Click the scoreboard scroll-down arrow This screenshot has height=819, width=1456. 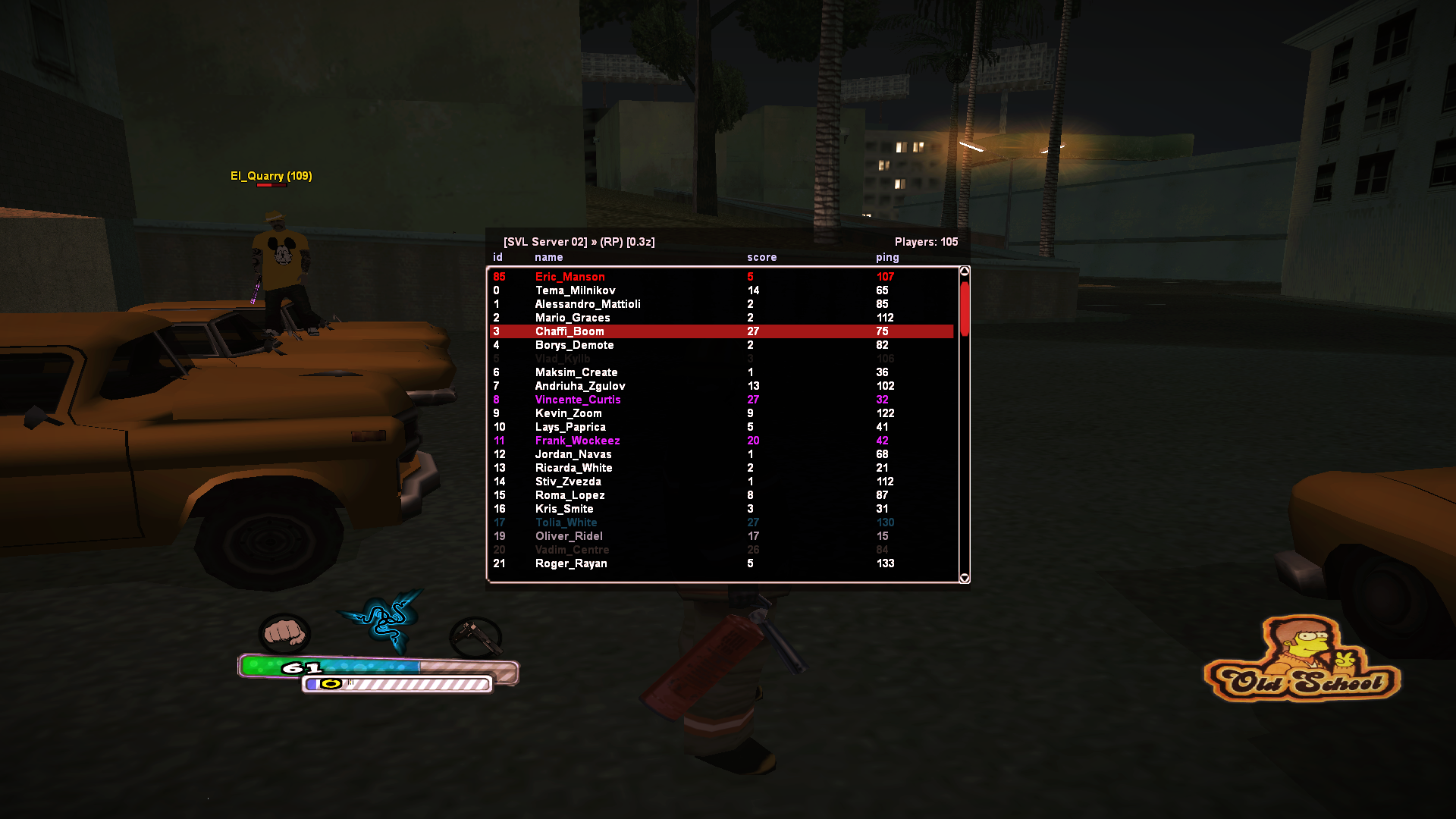click(965, 578)
